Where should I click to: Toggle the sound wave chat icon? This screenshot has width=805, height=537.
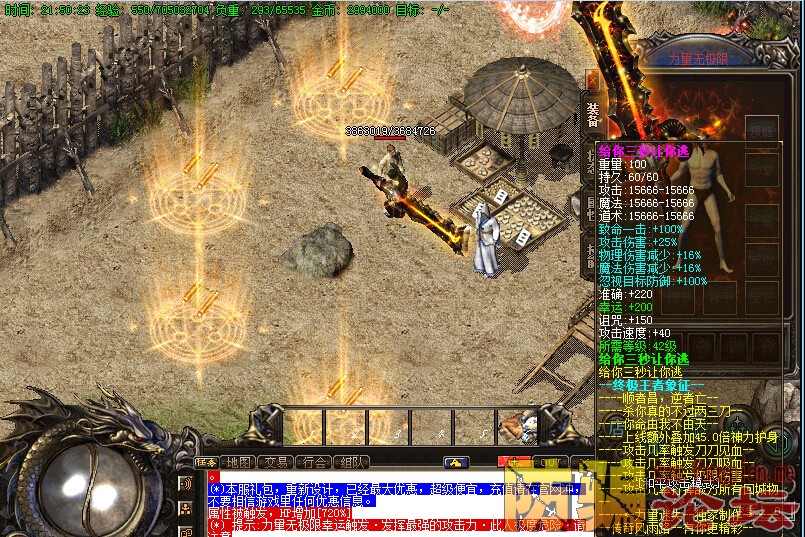click(185, 484)
